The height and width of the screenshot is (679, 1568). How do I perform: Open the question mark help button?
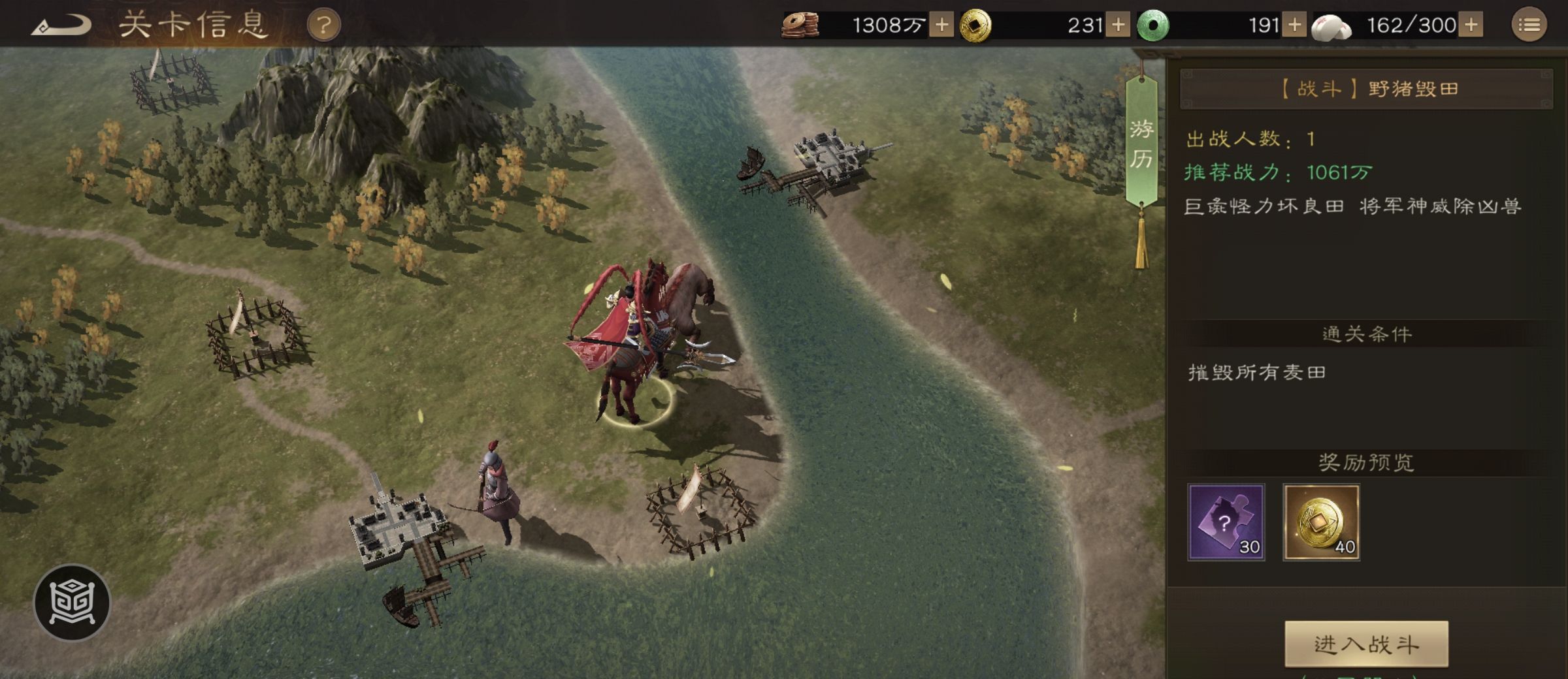[323, 26]
